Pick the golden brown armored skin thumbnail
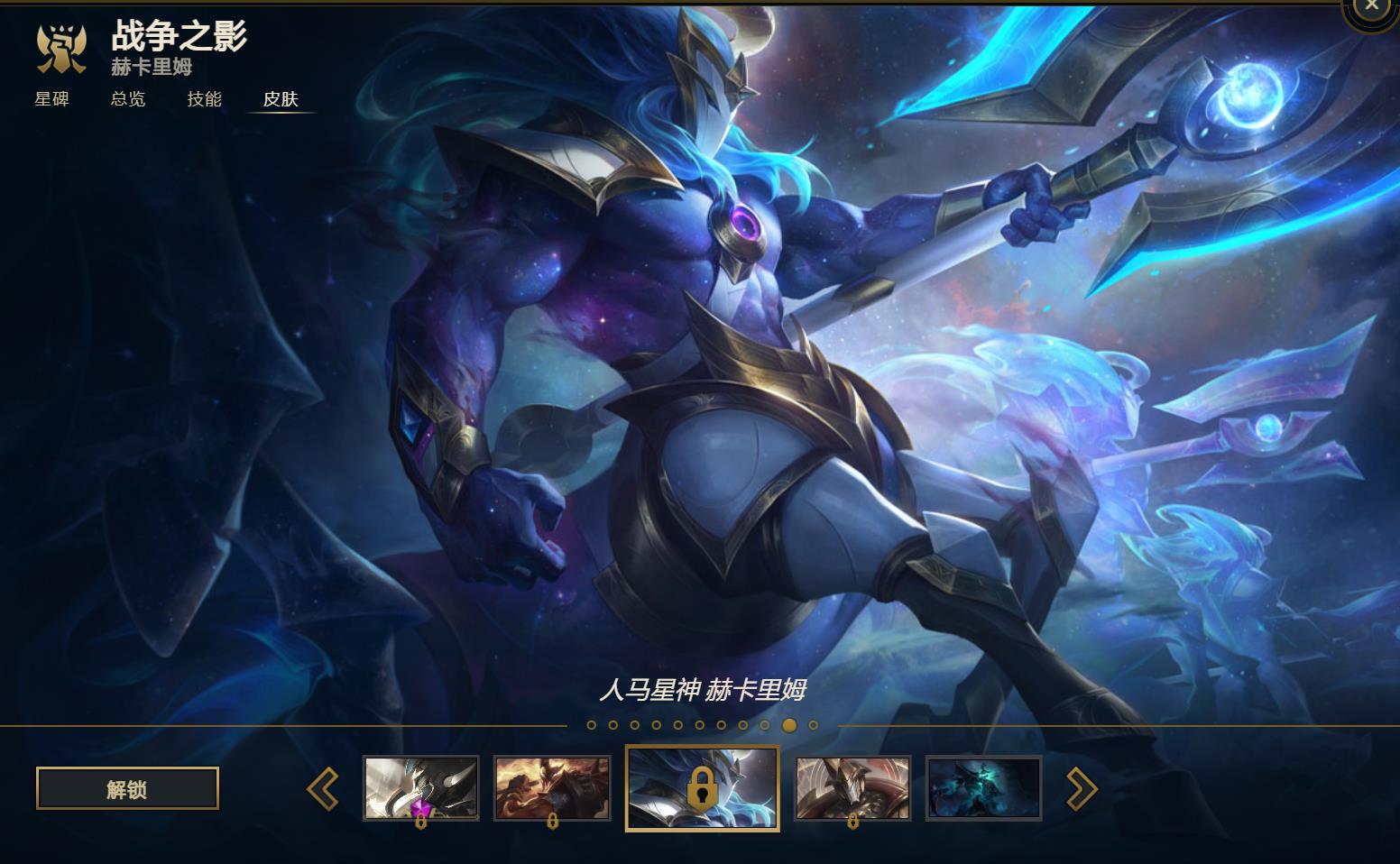Image resolution: width=1400 pixels, height=864 pixels. pyautogui.click(x=852, y=788)
